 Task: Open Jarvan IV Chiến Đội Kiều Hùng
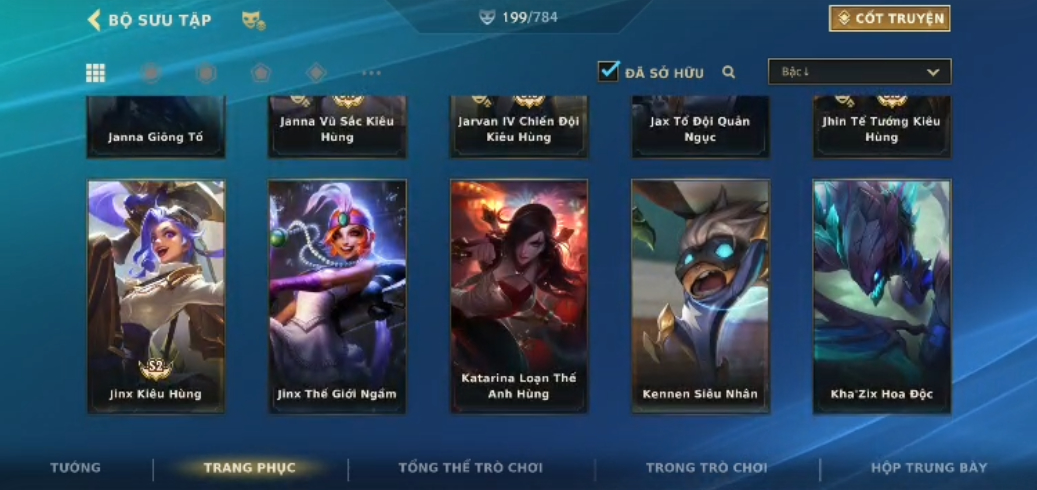tap(519, 128)
